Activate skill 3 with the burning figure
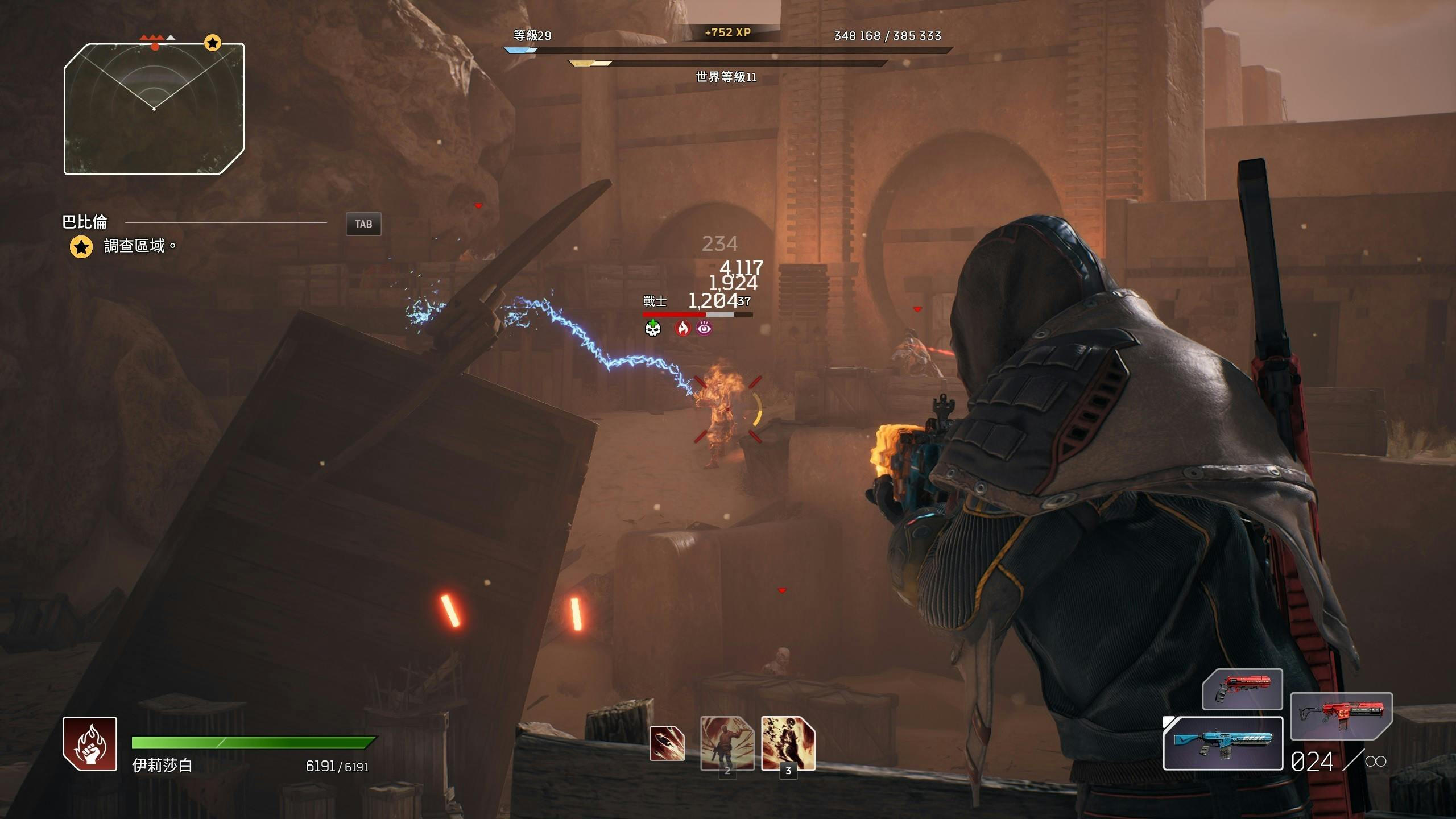This screenshot has width=1456, height=819. coord(788,743)
